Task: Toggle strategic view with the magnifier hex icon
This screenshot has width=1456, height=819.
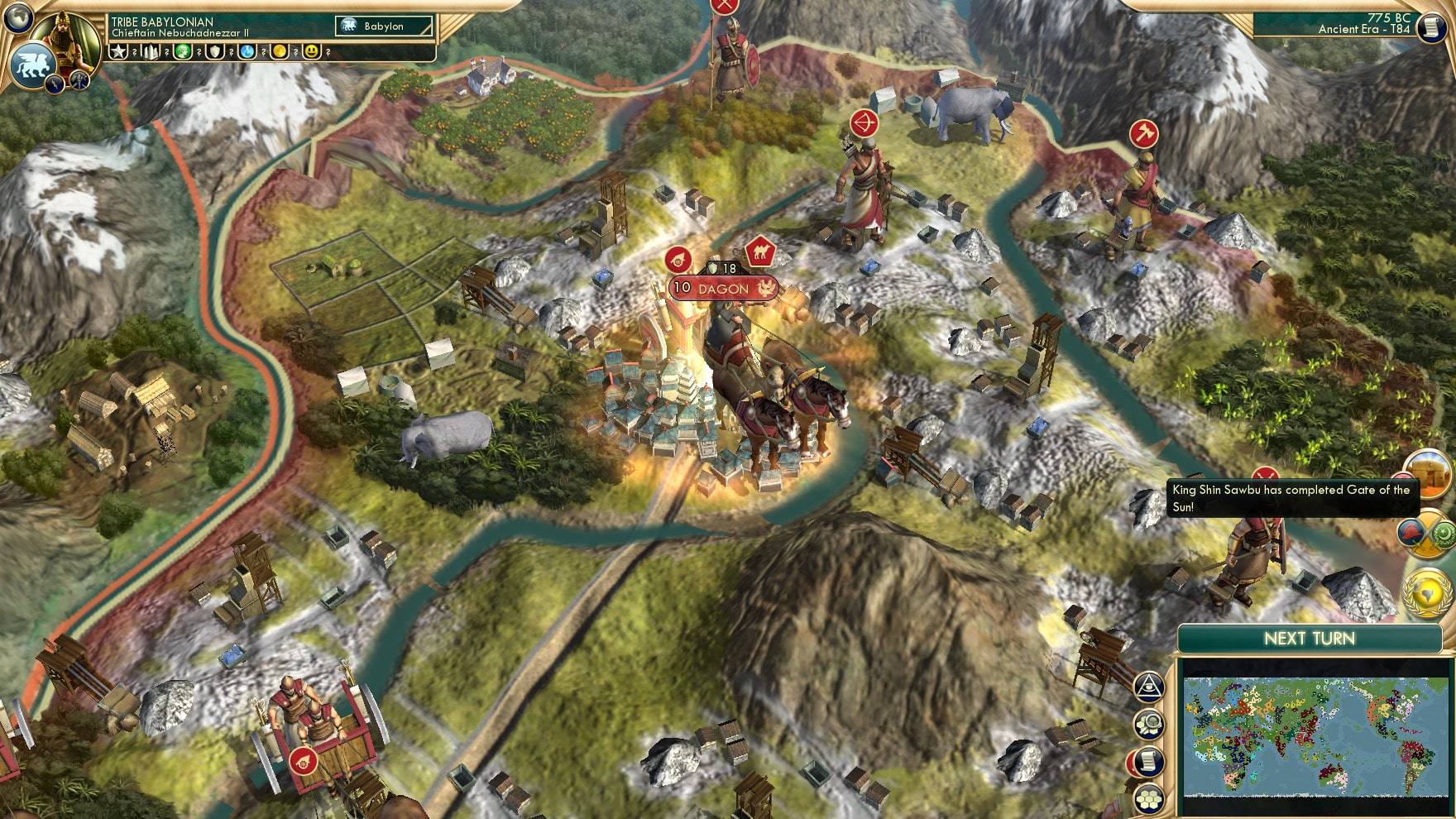Action: [1147, 723]
